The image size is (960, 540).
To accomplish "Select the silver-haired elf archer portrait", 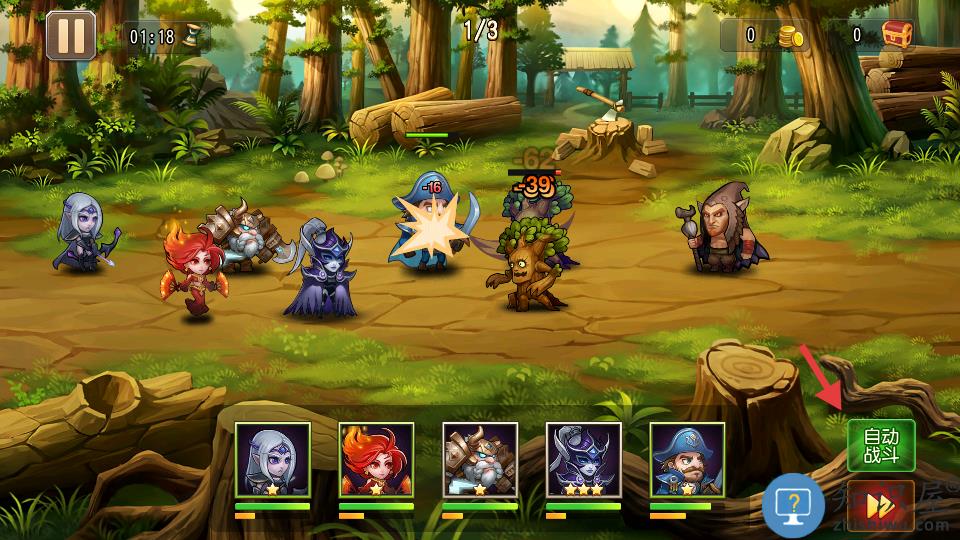I will coord(273,460).
